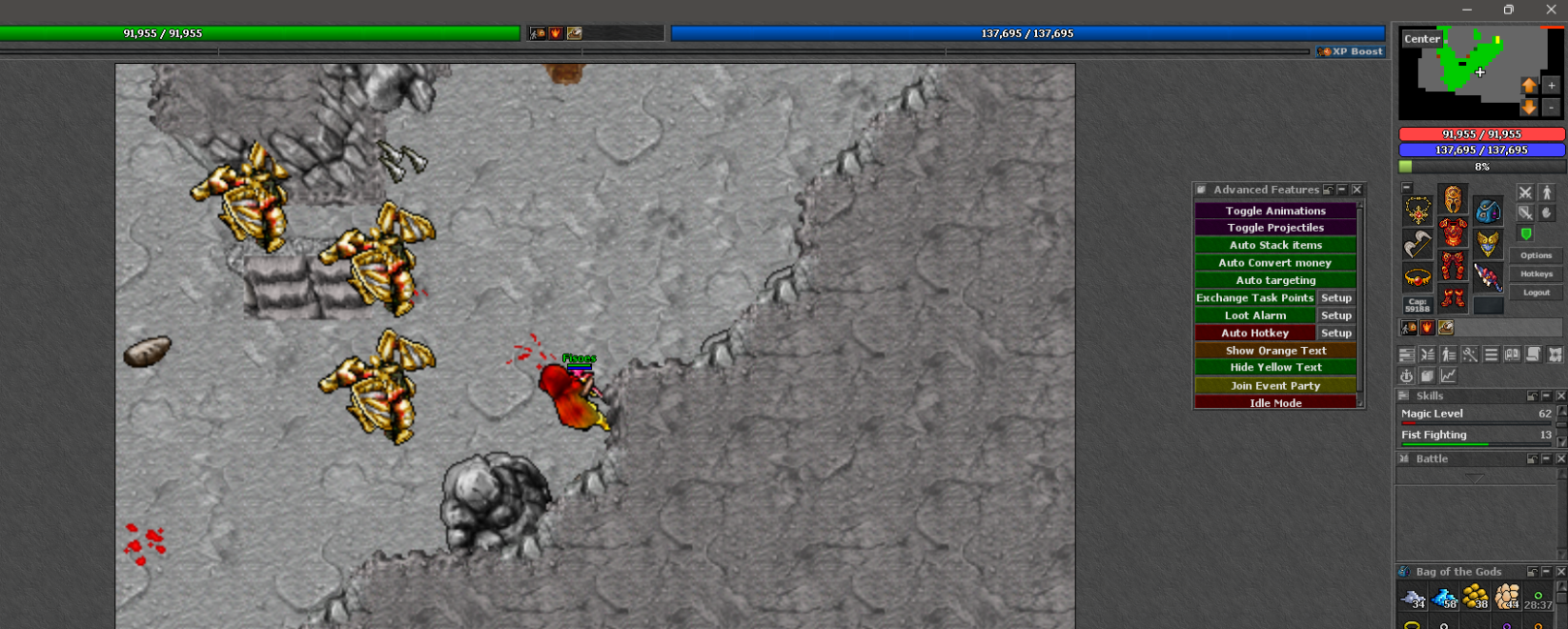Close the Advanced Features window
This screenshot has width=1568, height=629.
[x=1357, y=190]
